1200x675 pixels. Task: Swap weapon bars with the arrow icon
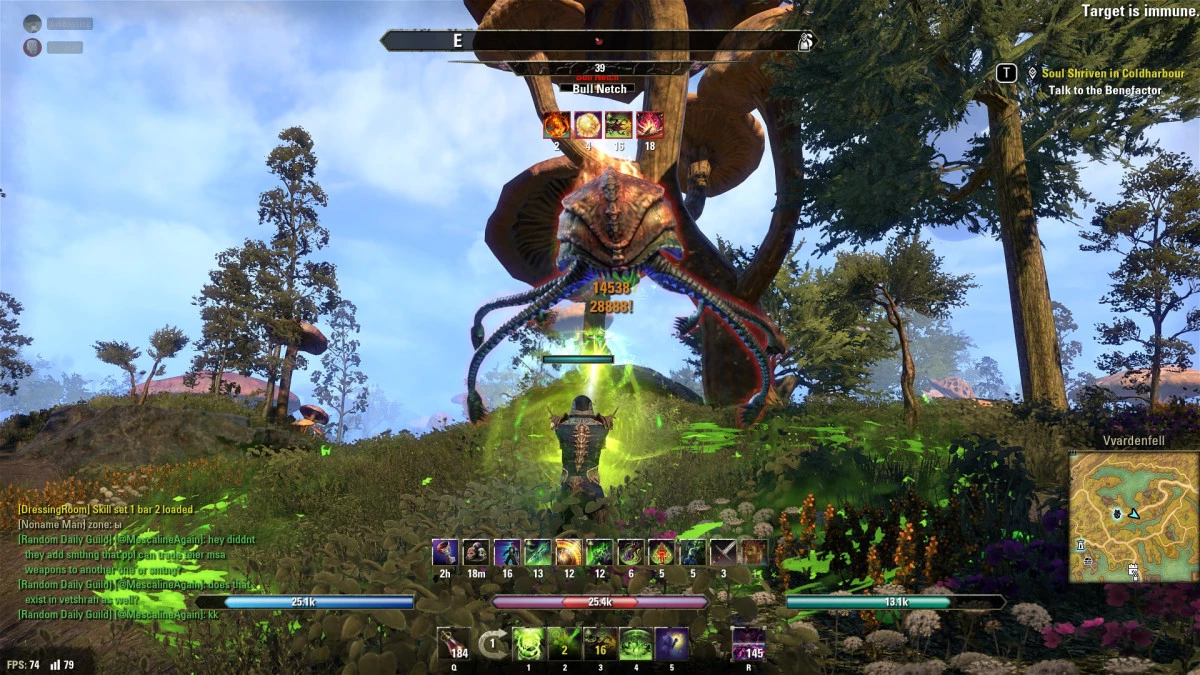(x=491, y=643)
